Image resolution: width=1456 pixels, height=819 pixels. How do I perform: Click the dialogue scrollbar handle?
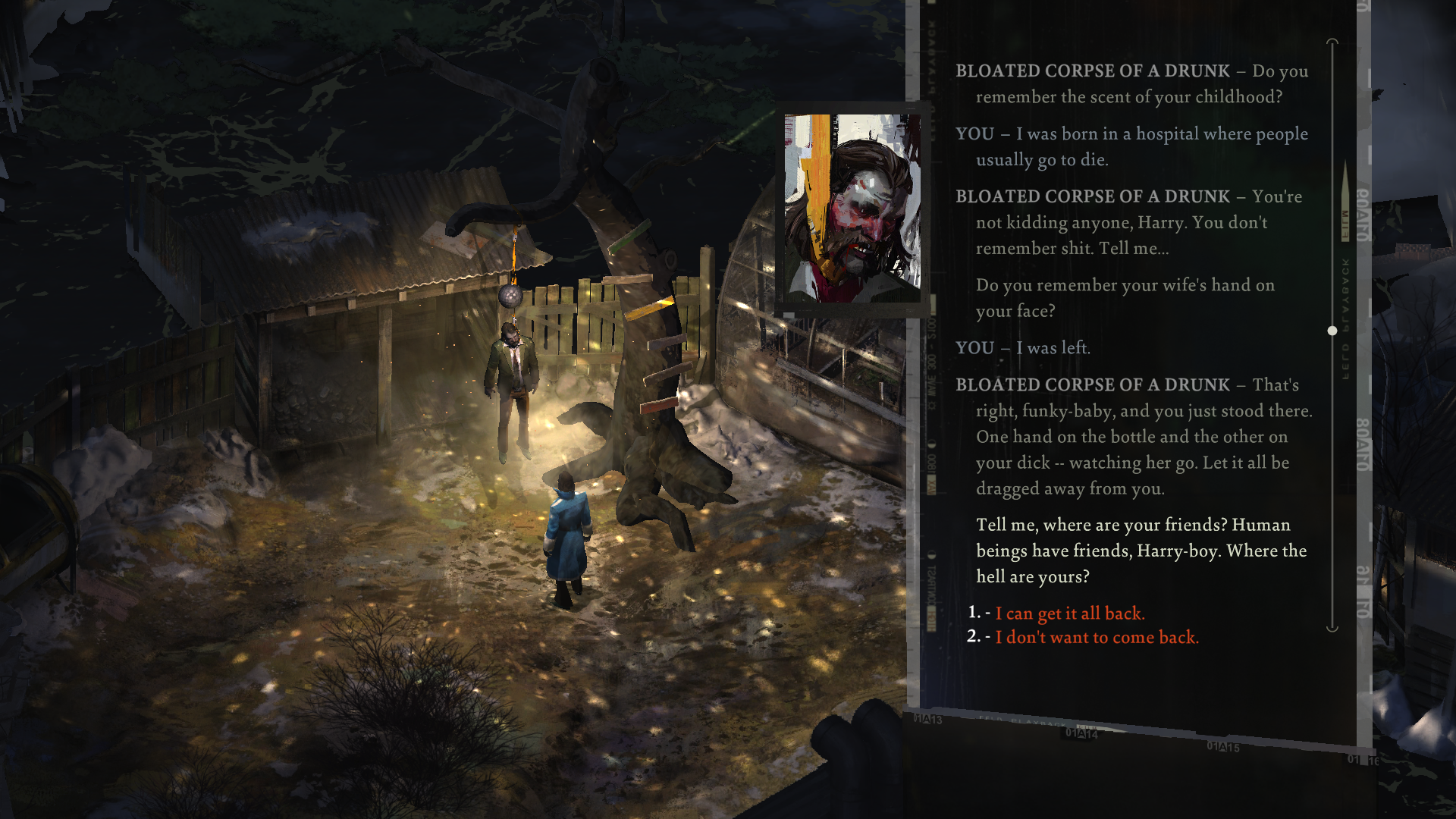(1332, 331)
